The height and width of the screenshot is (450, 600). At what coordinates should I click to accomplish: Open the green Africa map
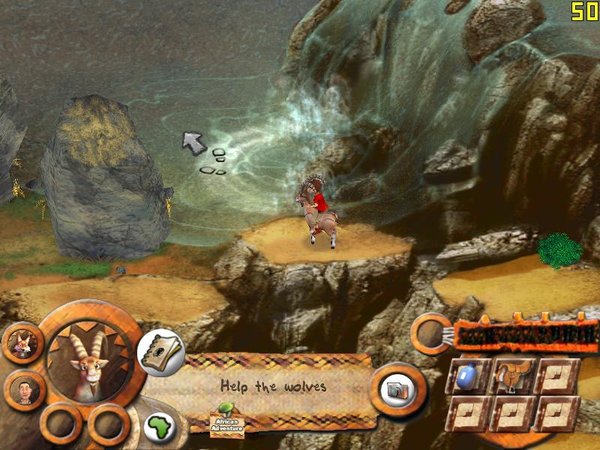point(158,427)
